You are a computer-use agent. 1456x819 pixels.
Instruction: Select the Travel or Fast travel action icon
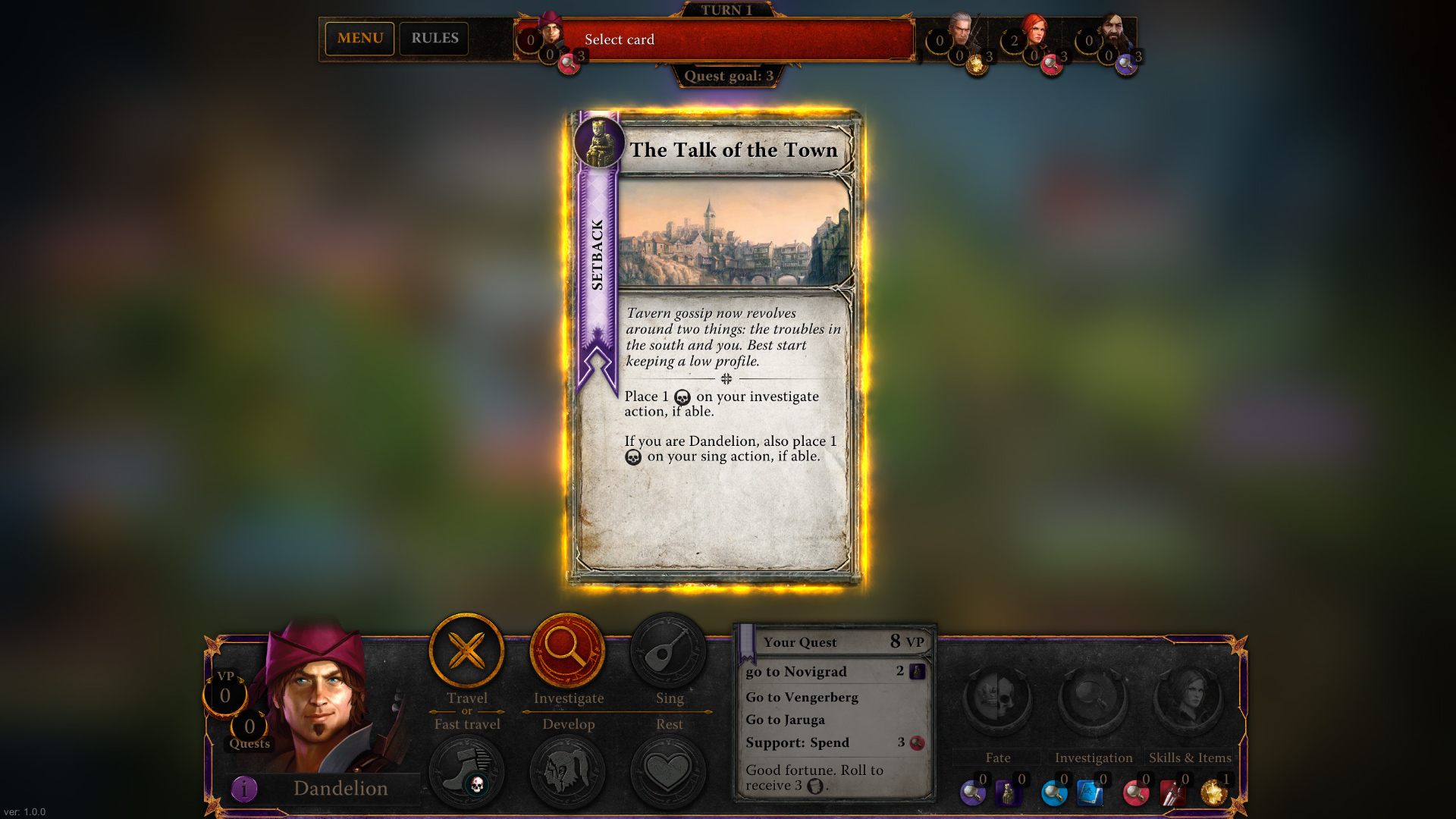click(x=466, y=651)
